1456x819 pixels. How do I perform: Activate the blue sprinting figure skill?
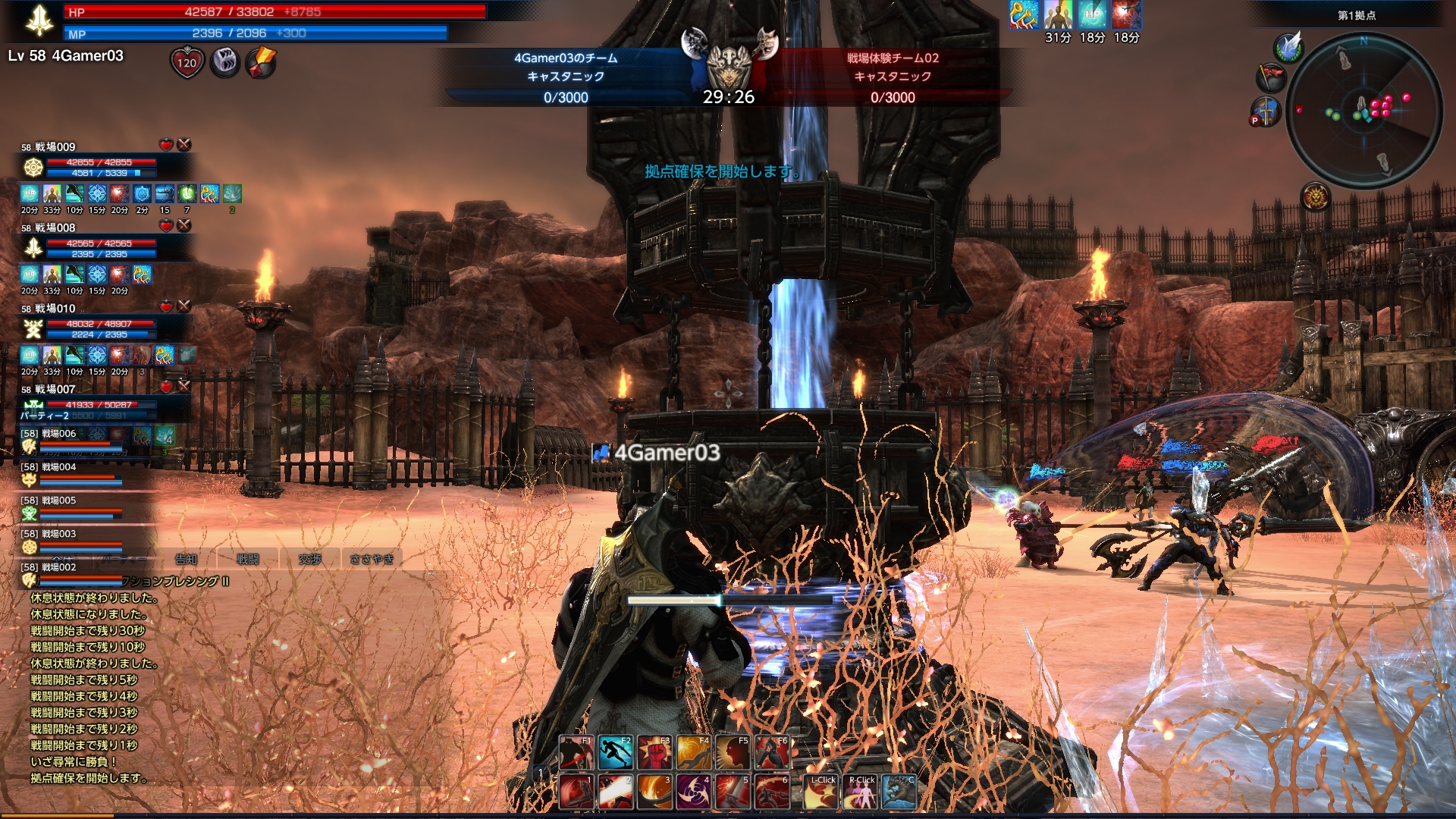tap(615, 752)
